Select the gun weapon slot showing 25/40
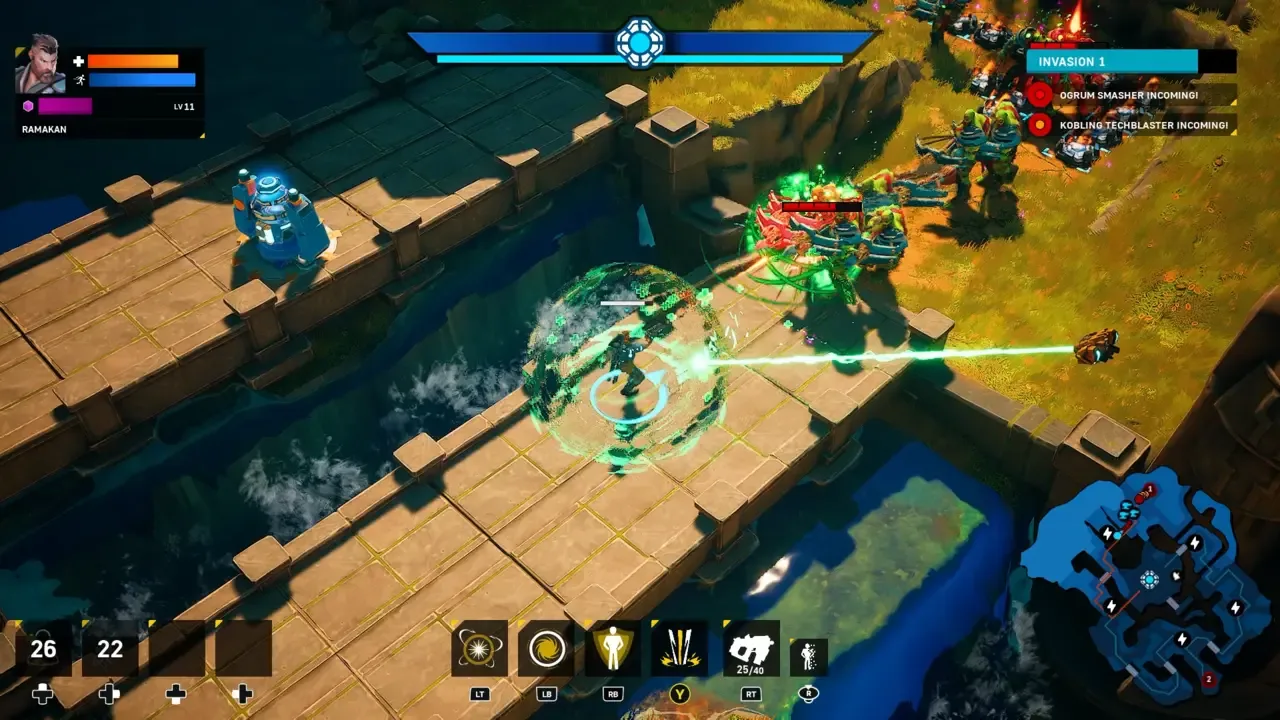Viewport: 1280px width, 720px height. [x=751, y=648]
